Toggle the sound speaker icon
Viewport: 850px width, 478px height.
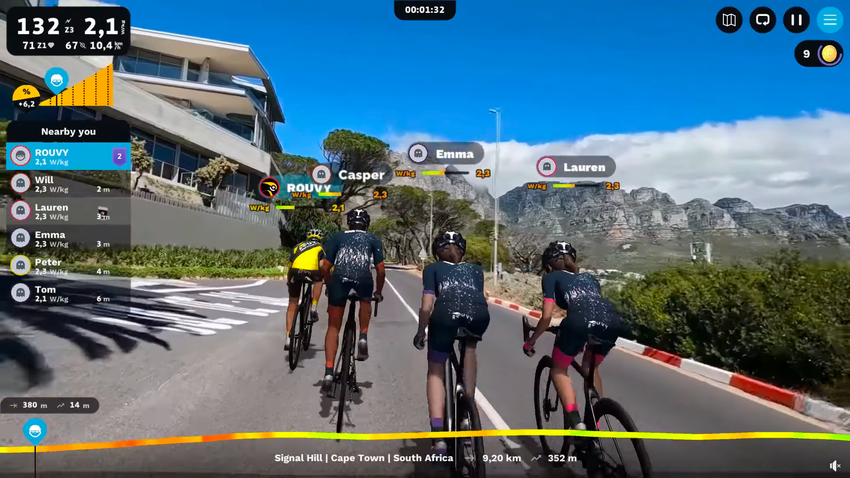pos(835,466)
